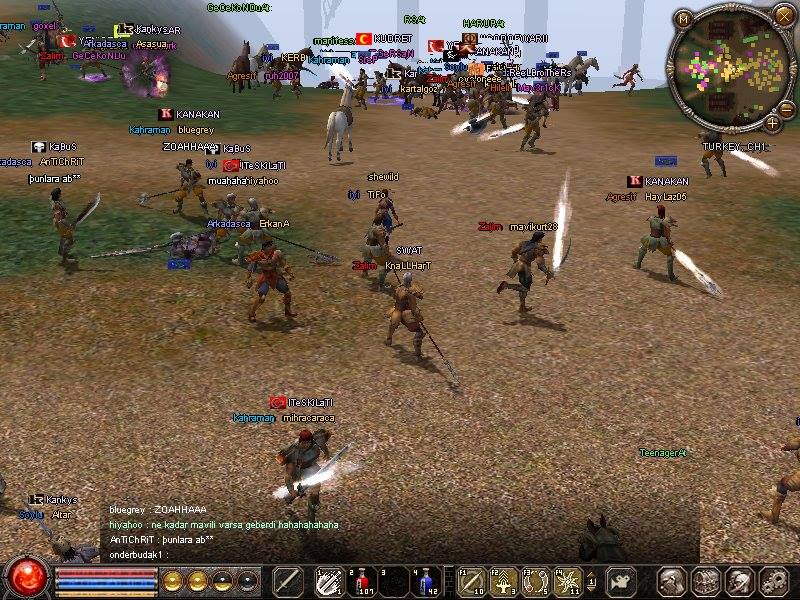
Task: Use the blue mana potion slot
Action: (425, 581)
